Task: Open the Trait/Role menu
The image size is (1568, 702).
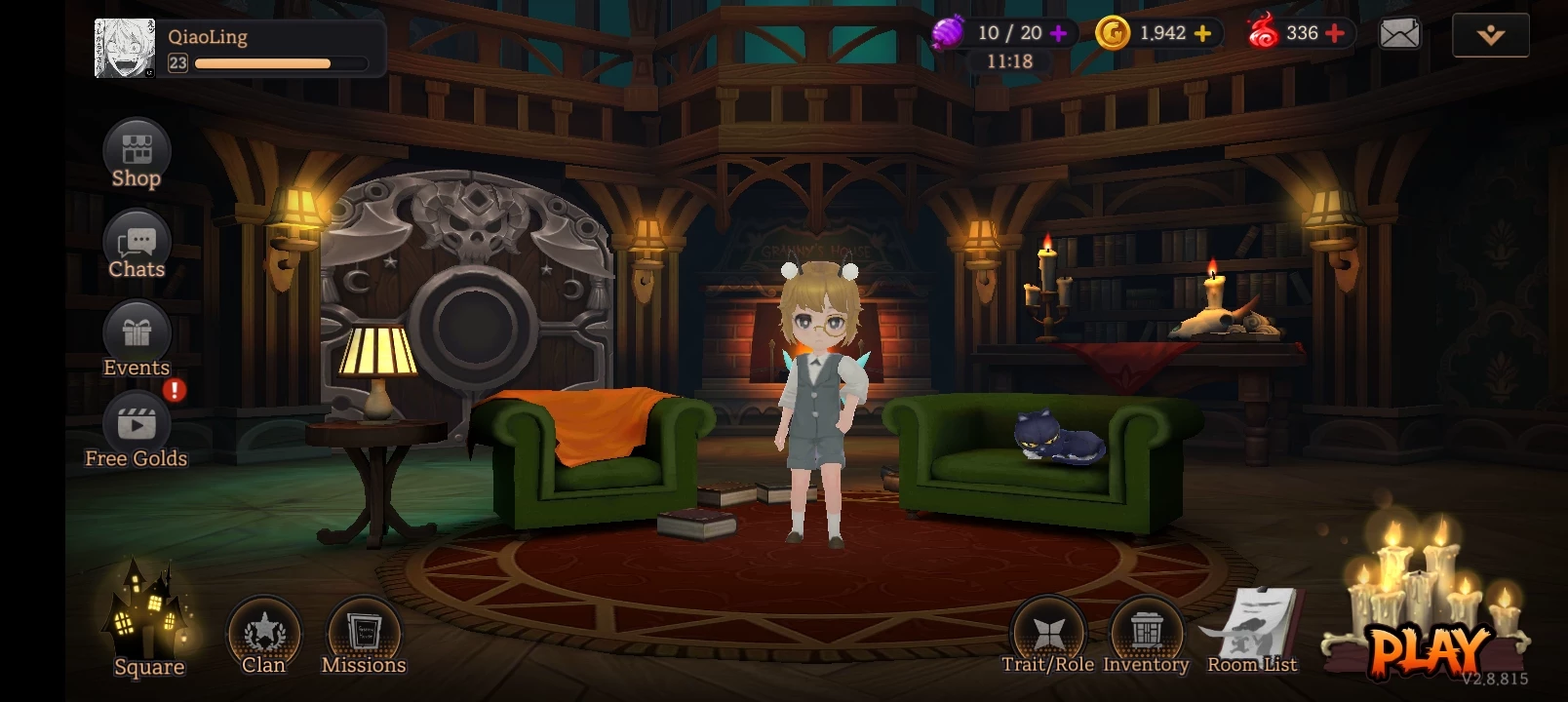Action: click(x=1048, y=634)
